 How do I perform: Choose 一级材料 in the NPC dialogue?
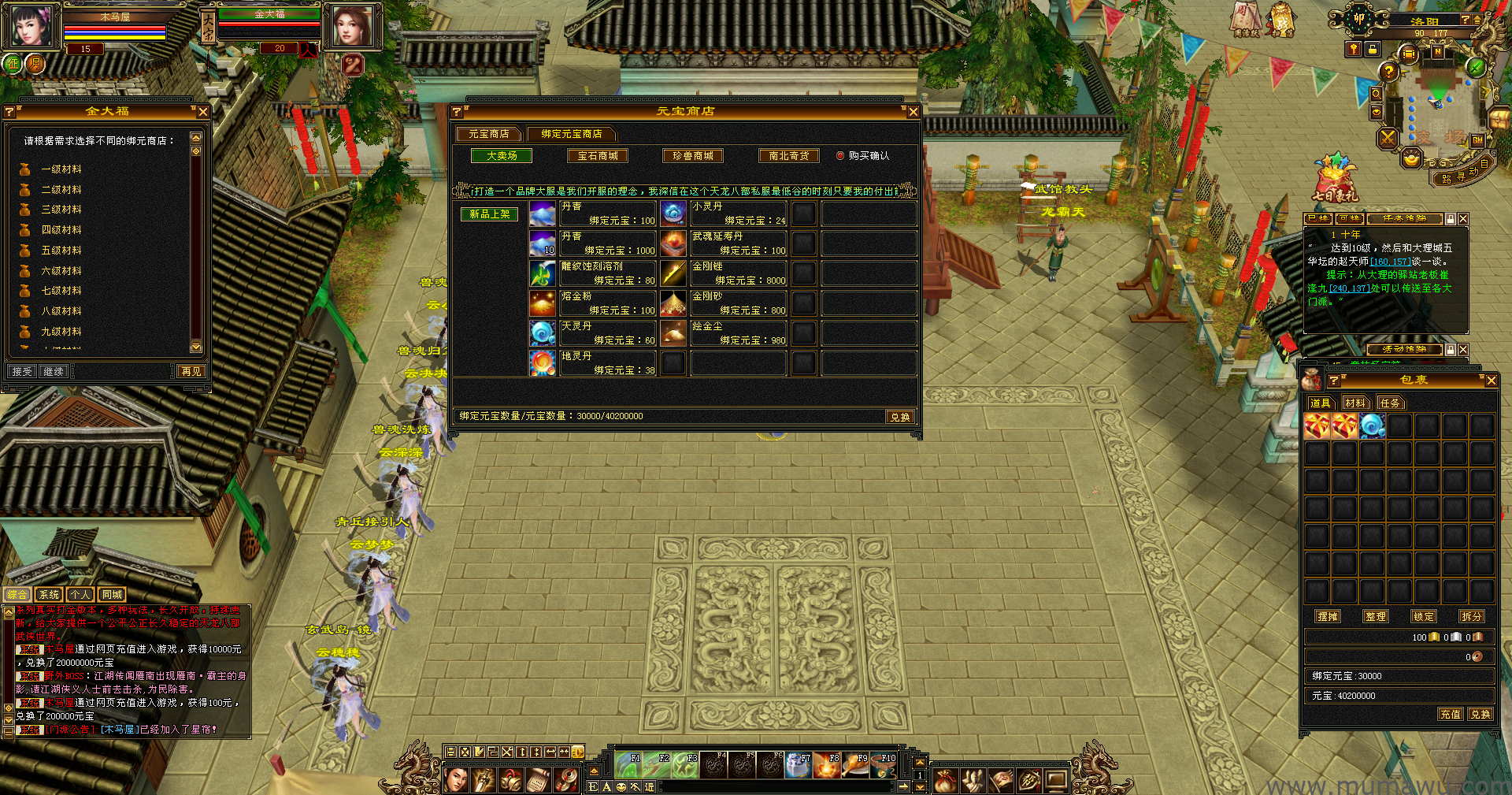tap(61, 169)
